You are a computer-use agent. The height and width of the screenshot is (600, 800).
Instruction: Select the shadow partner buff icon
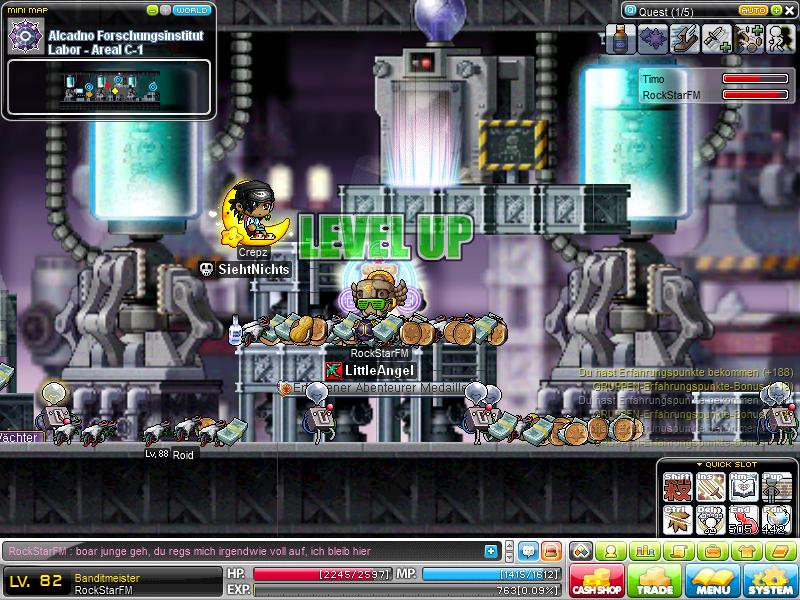pos(780,38)
